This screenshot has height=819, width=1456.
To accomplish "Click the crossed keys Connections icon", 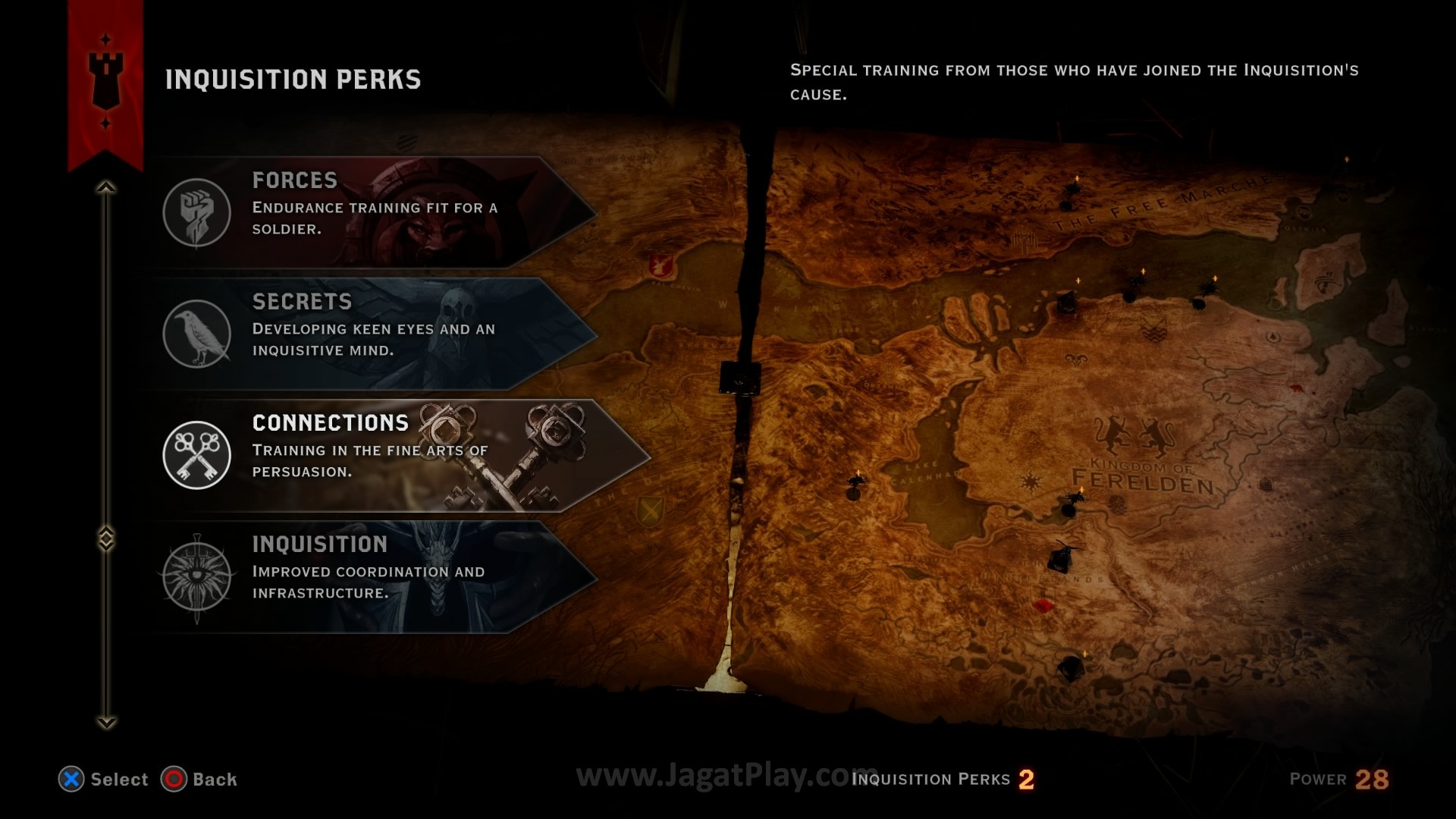I will pyautogui.click(x=197, y=455).
